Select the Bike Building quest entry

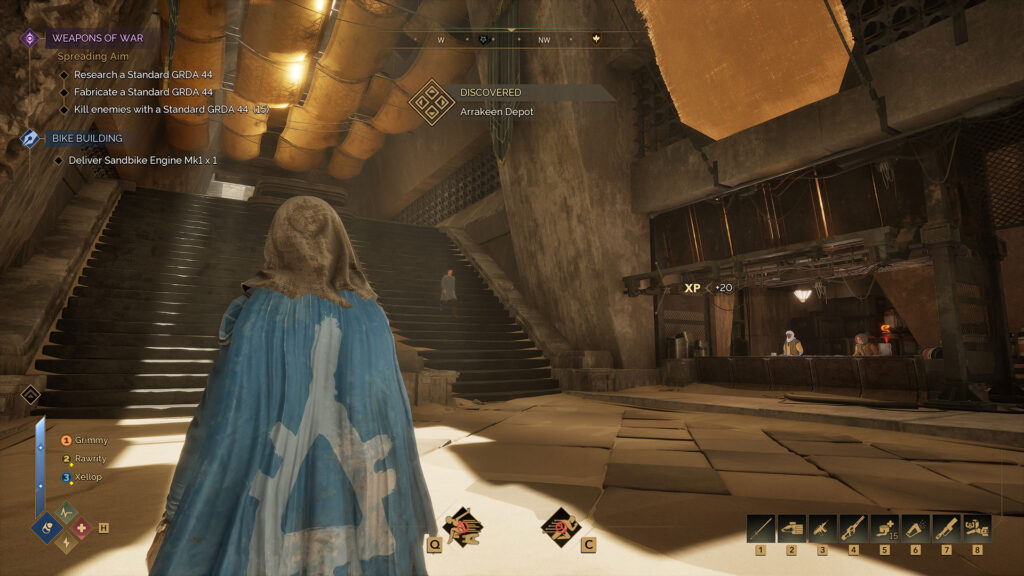coord(86,138)
